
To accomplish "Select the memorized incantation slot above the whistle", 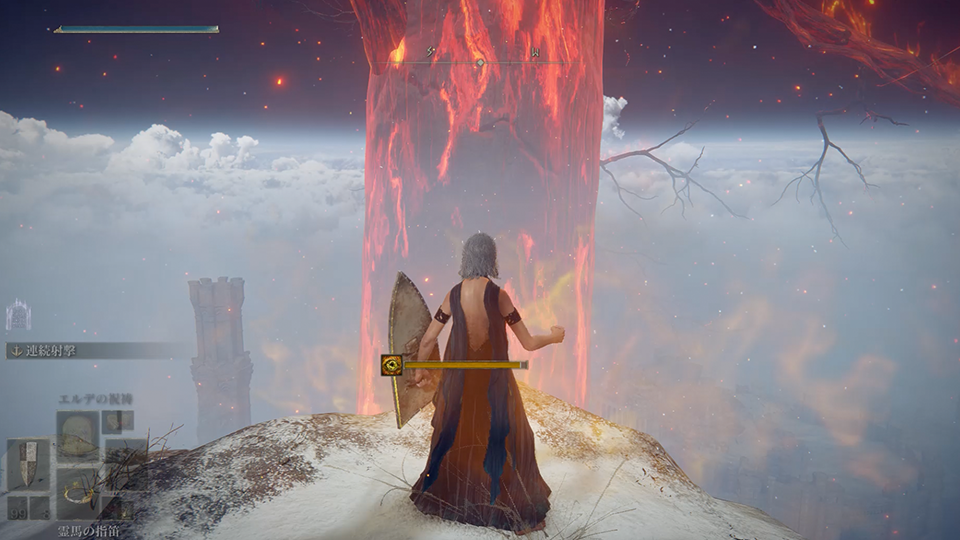I will [77, 432].
